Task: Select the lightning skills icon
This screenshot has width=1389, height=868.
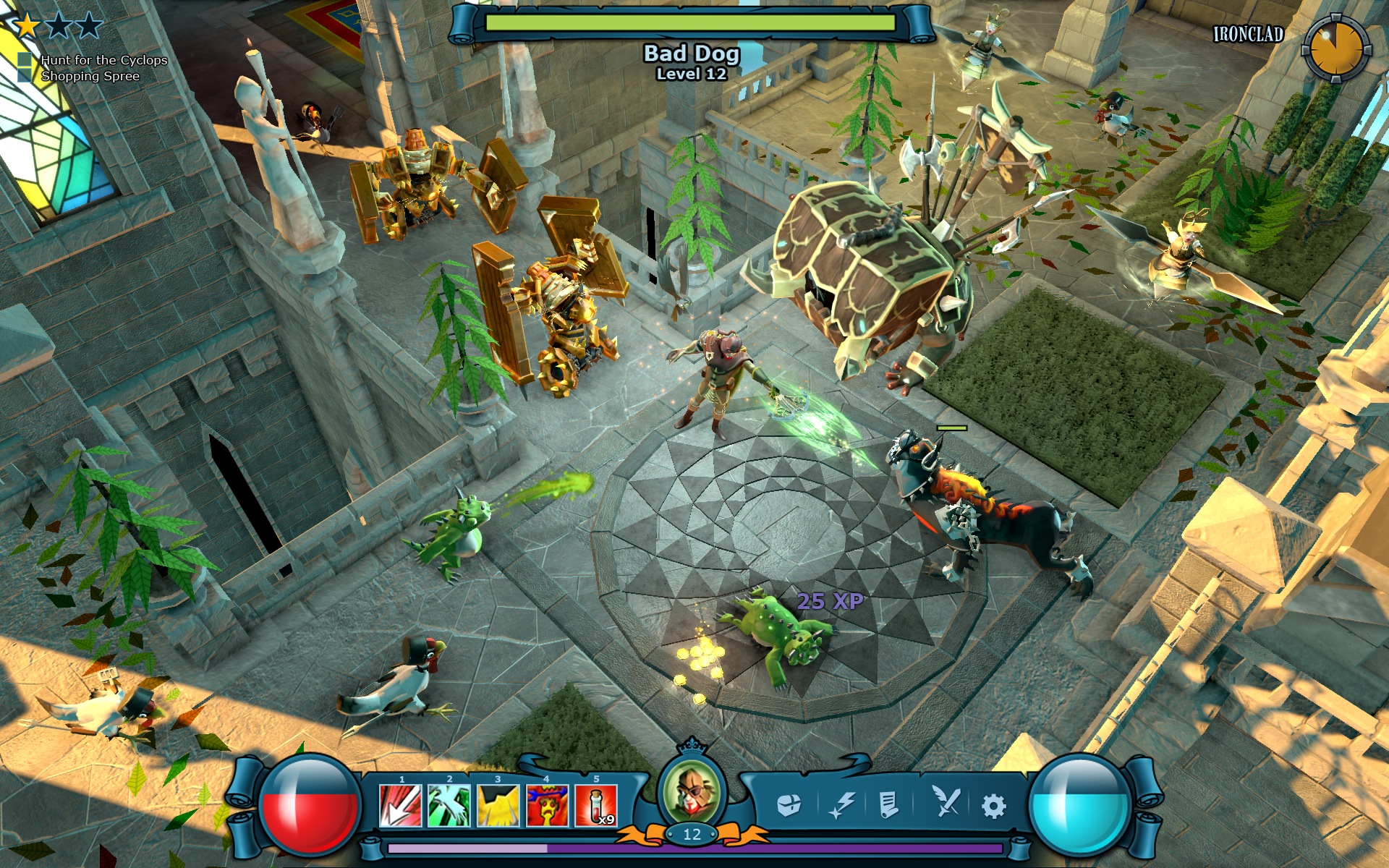Action: click(841, 803)
